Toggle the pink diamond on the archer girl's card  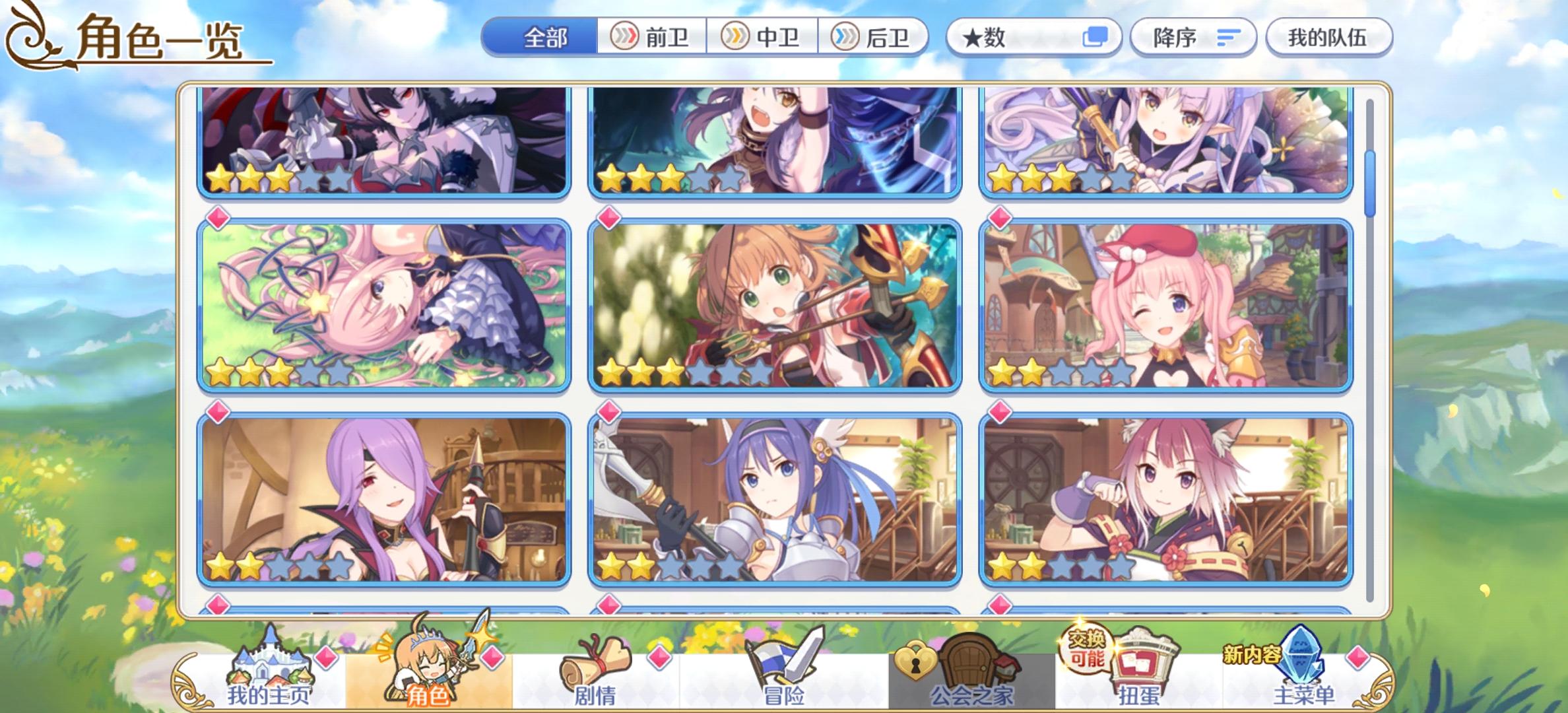[x=610, y=217]
